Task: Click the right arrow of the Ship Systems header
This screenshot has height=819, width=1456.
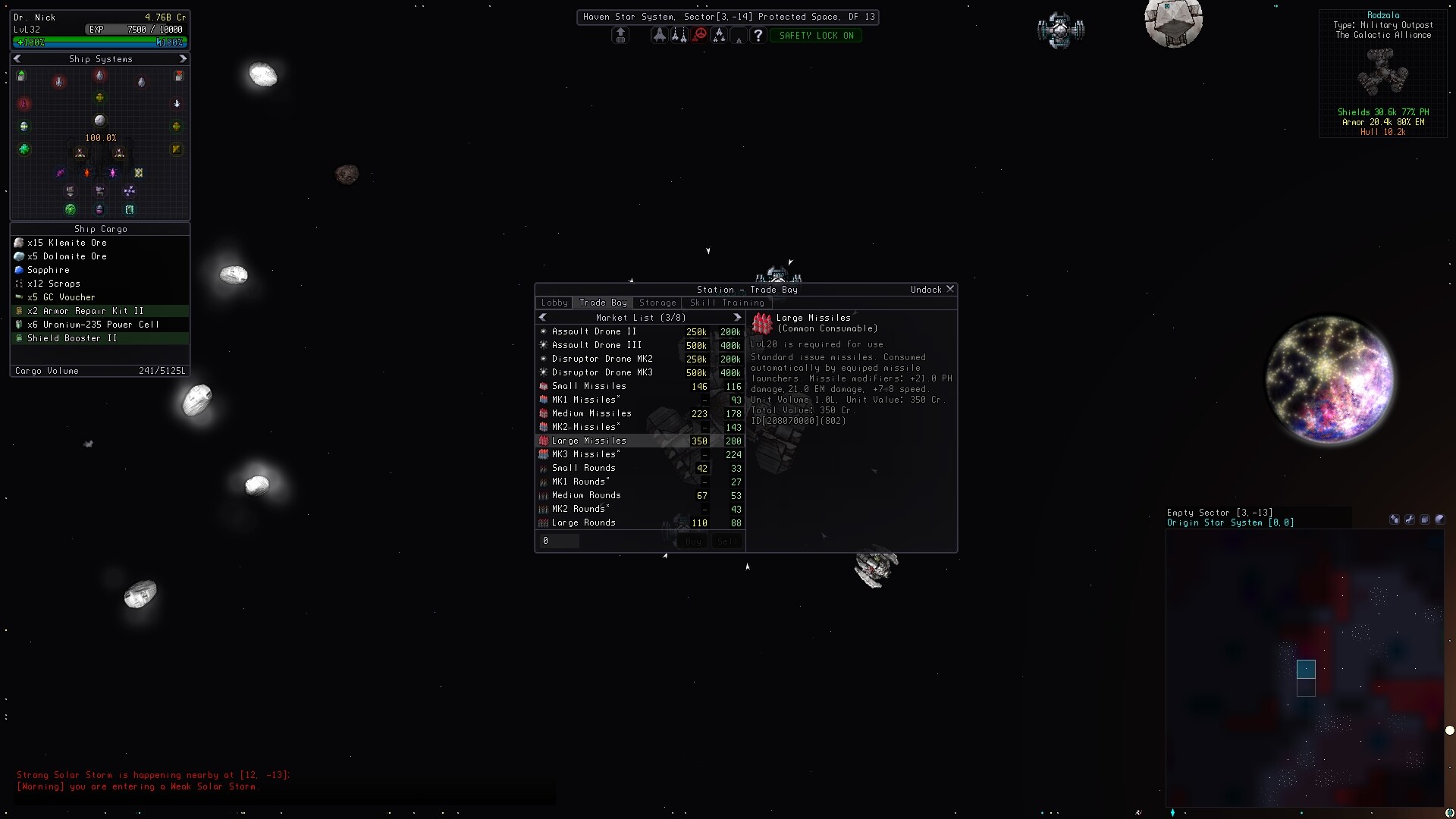Action: click(x=182, y=58)
